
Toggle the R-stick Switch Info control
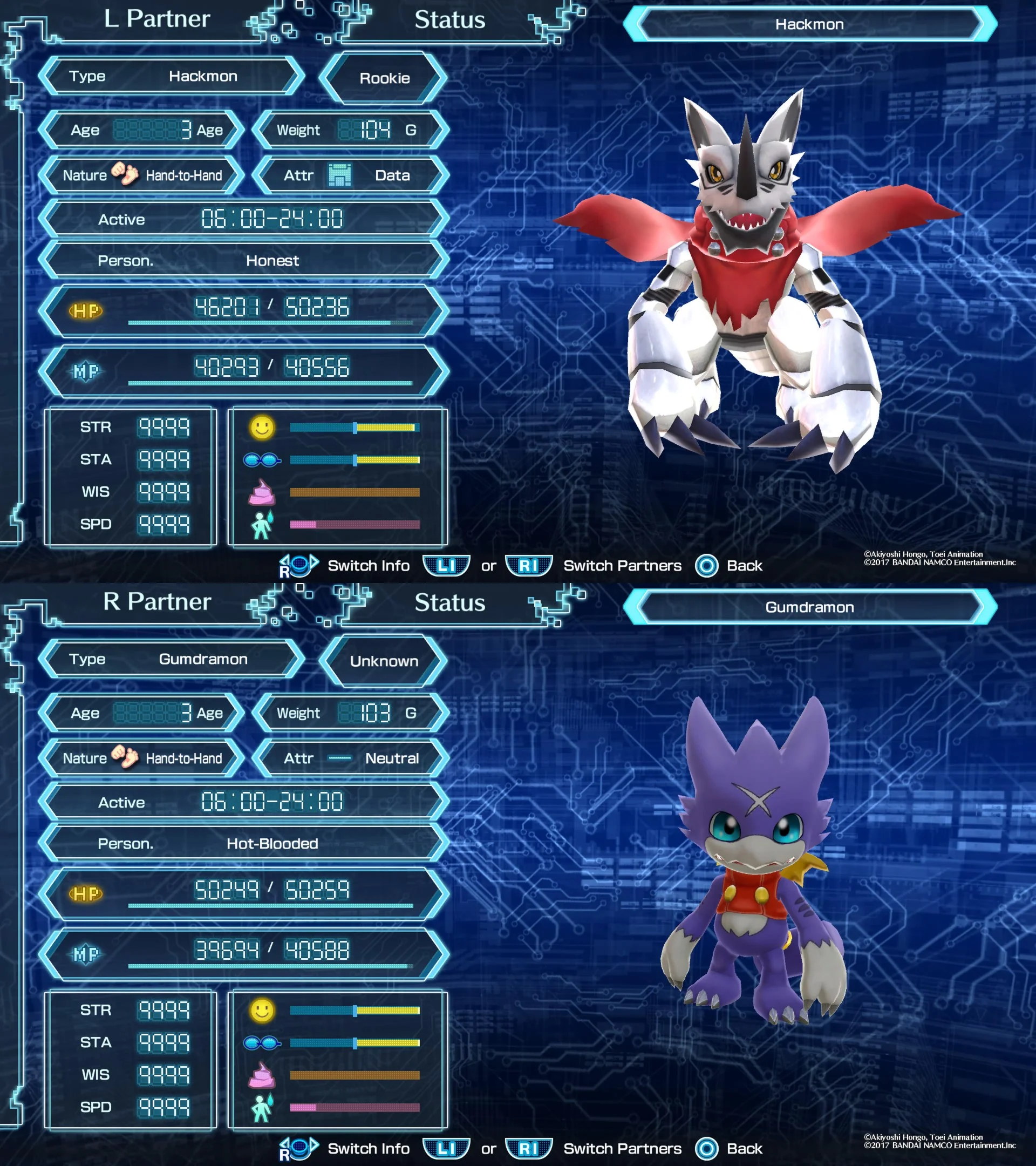pos(298,566)
